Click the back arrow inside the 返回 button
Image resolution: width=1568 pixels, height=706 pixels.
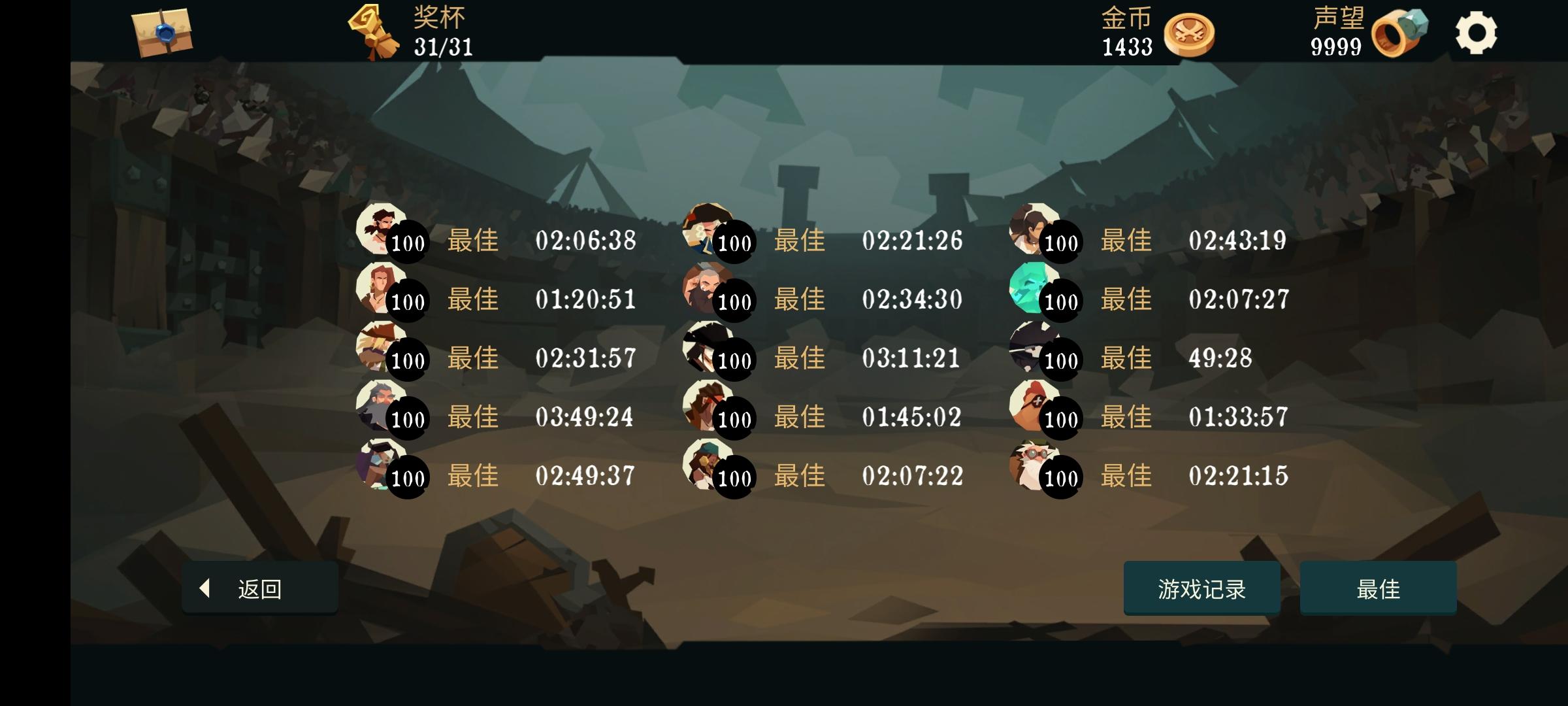pyautogui.click(x=204, y=590)
